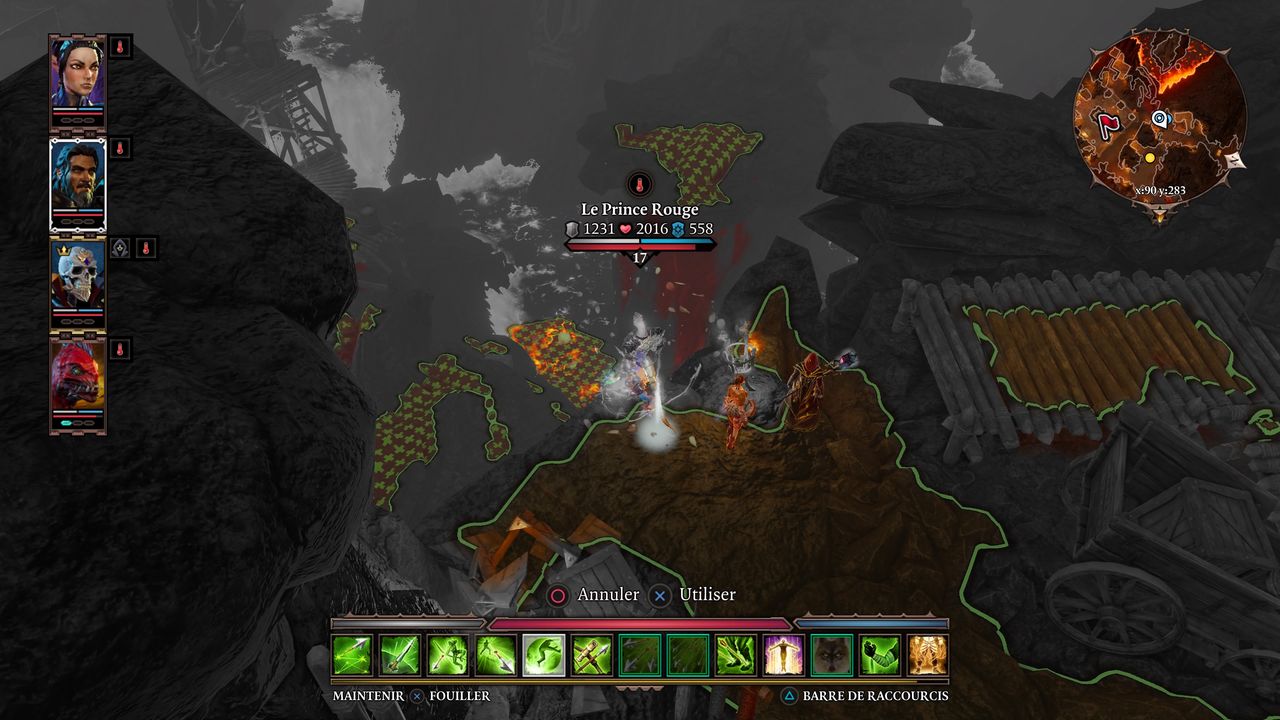Select the wolf summon skill

tap(832, 655)
